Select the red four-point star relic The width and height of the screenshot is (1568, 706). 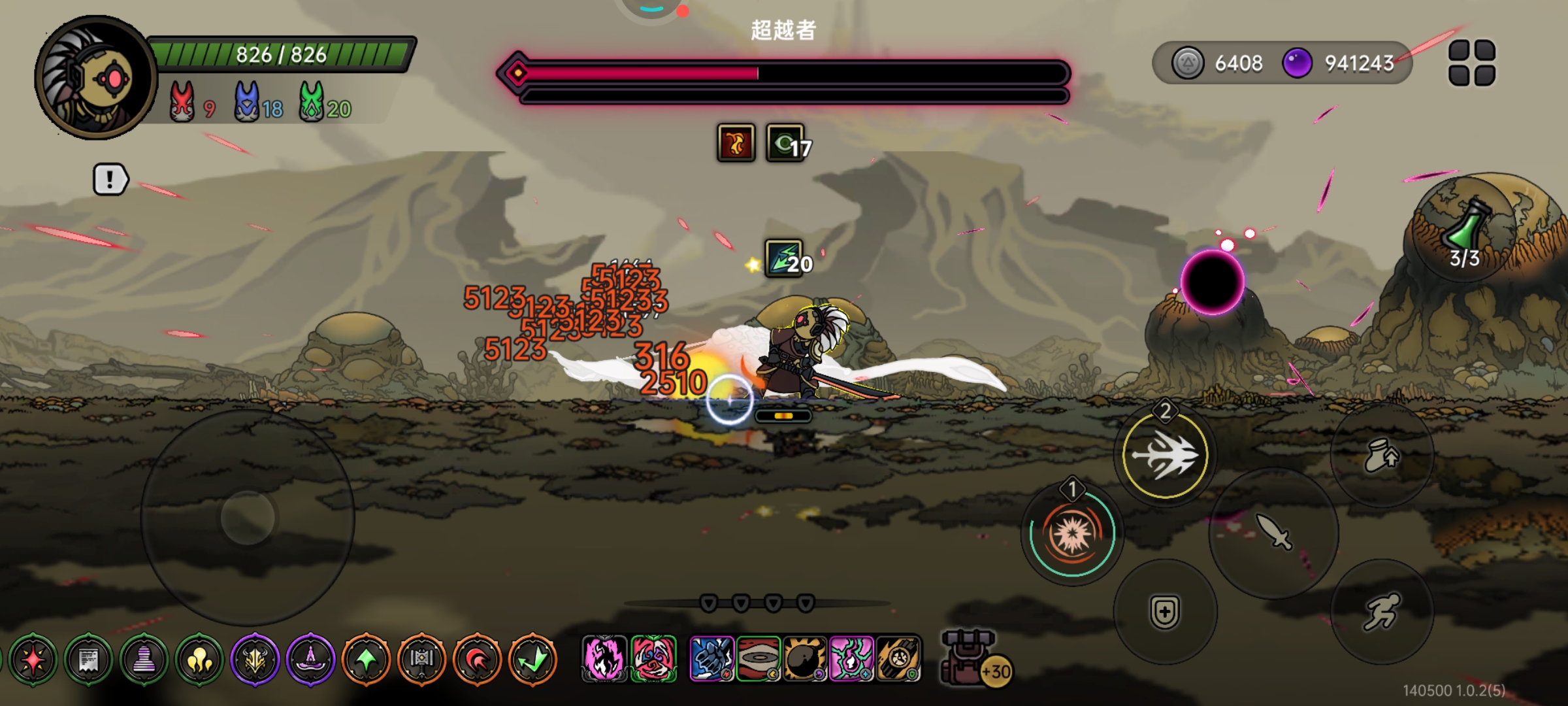(x=33, y=660)
